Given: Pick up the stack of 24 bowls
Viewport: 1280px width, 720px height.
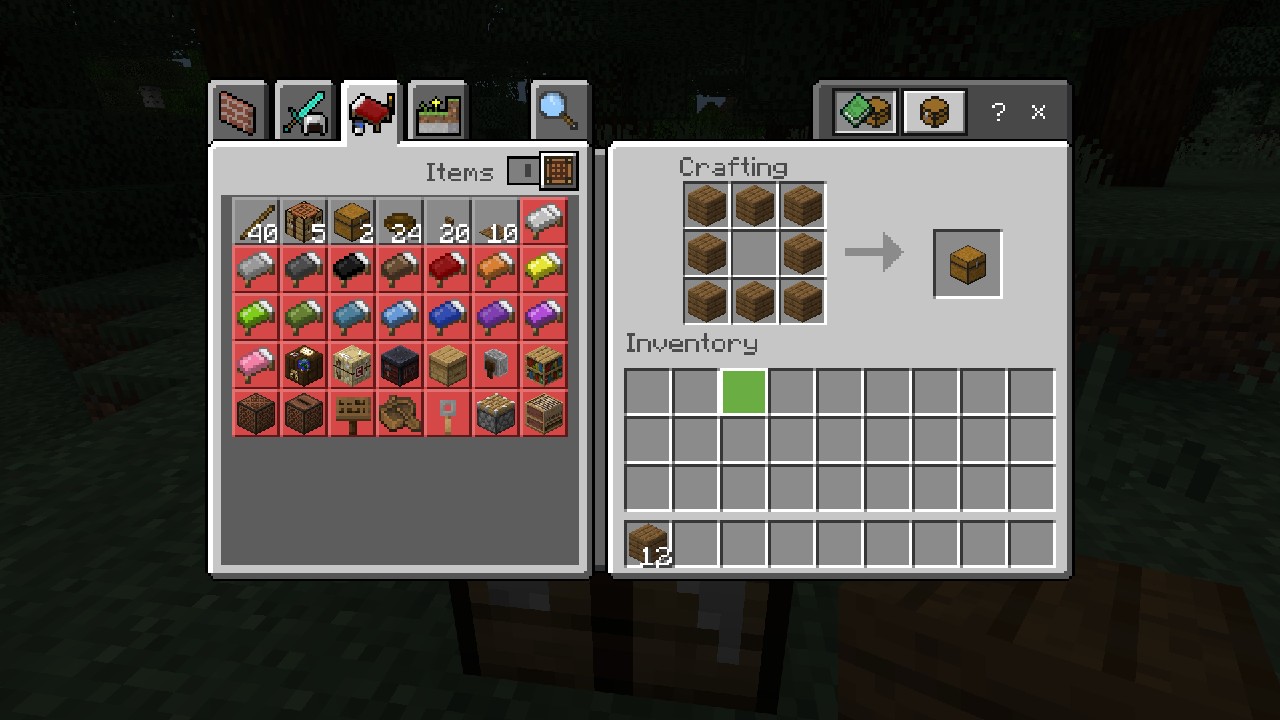Looking at the screenshot, I should point(399,222).
